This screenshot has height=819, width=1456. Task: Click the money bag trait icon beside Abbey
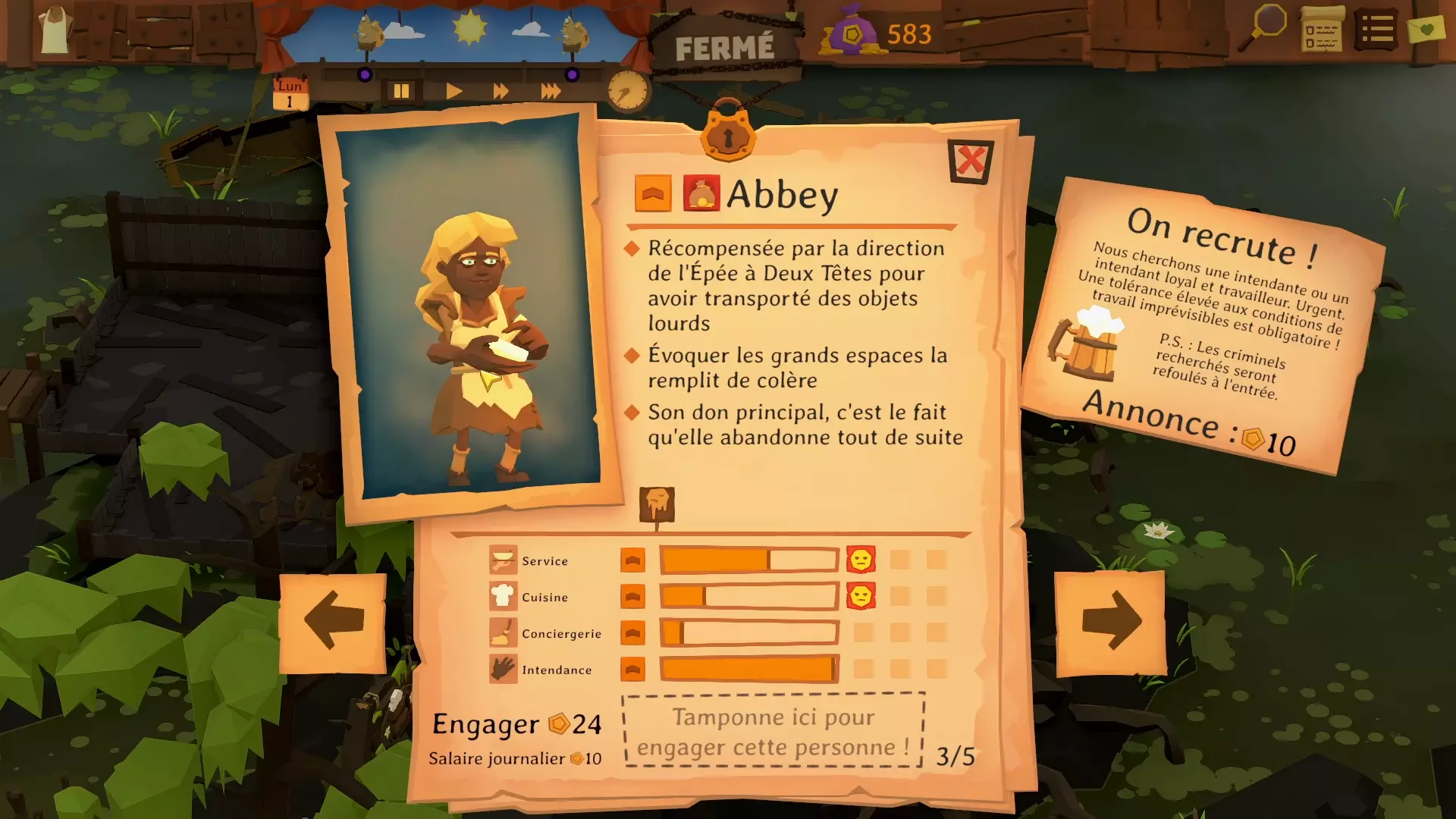coord(701,193)
